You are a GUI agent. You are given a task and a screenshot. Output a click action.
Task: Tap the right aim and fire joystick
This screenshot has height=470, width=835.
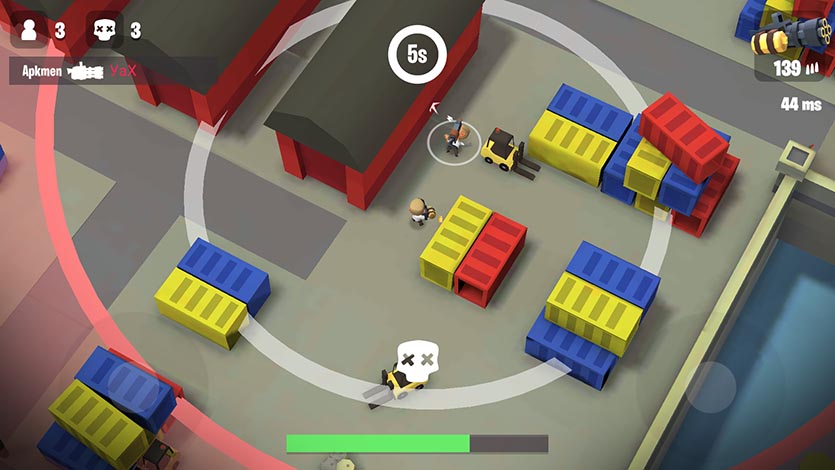[711, 385]
